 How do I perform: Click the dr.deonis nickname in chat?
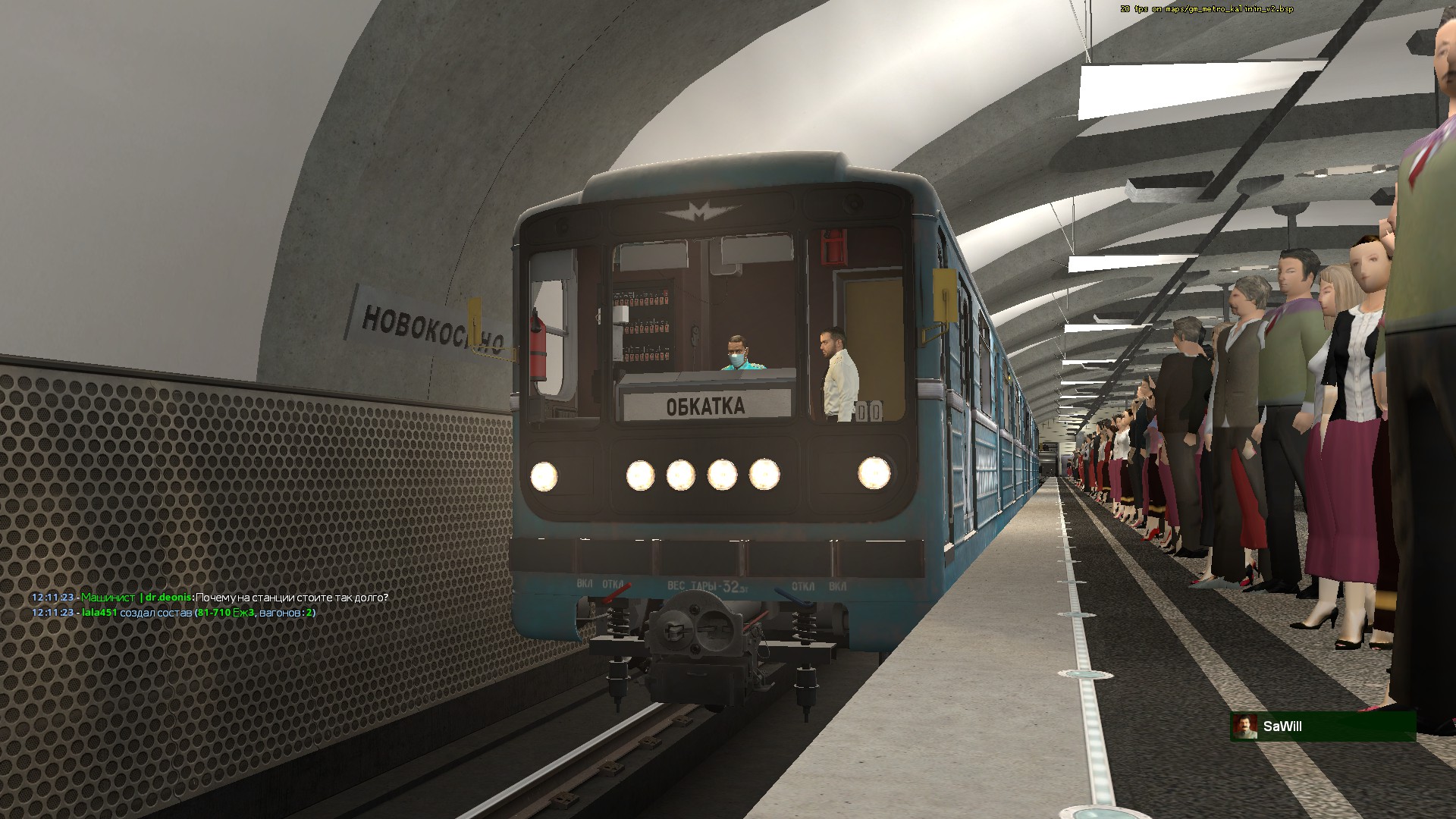168,596
